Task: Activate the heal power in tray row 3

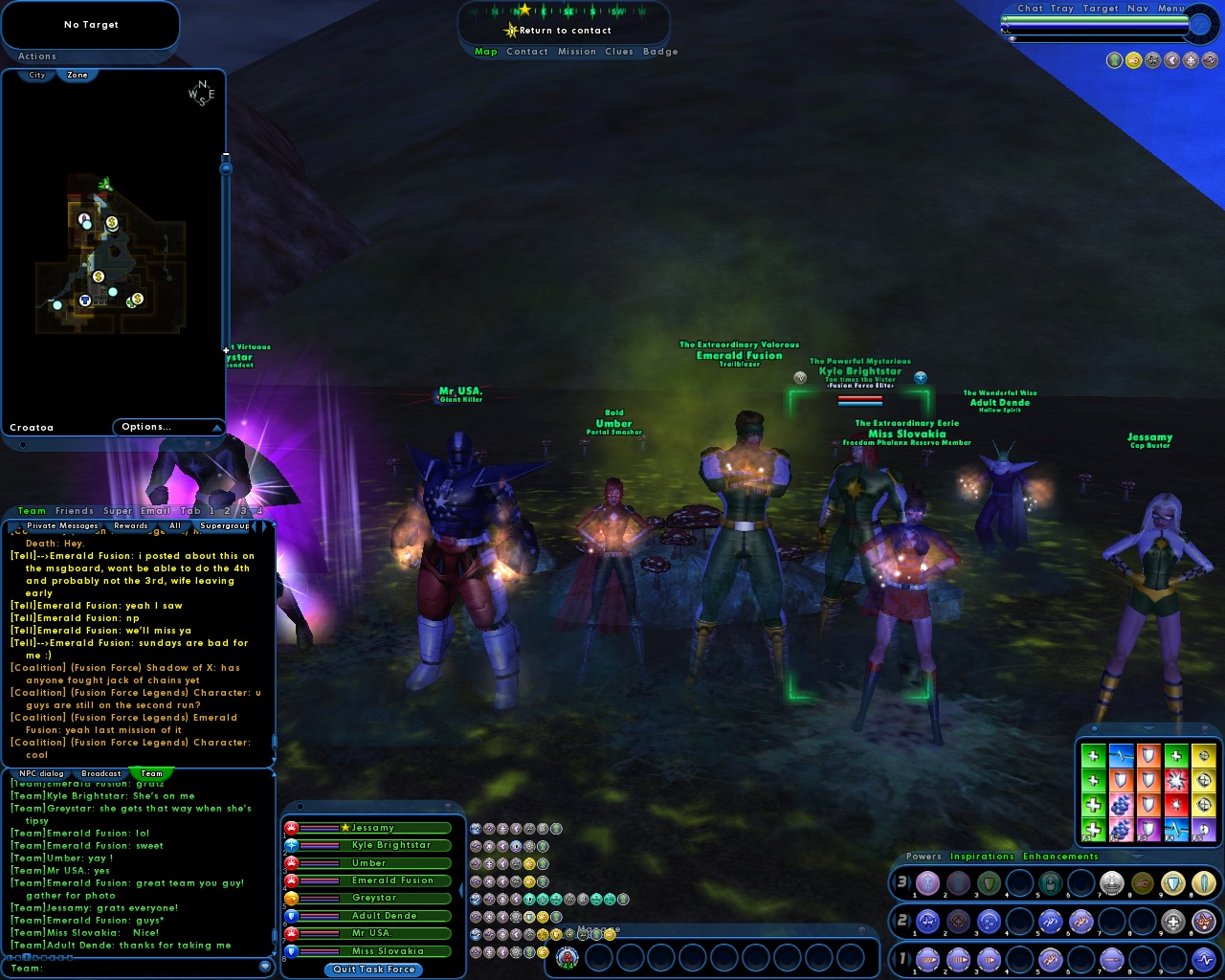Action: point(1108,883)
